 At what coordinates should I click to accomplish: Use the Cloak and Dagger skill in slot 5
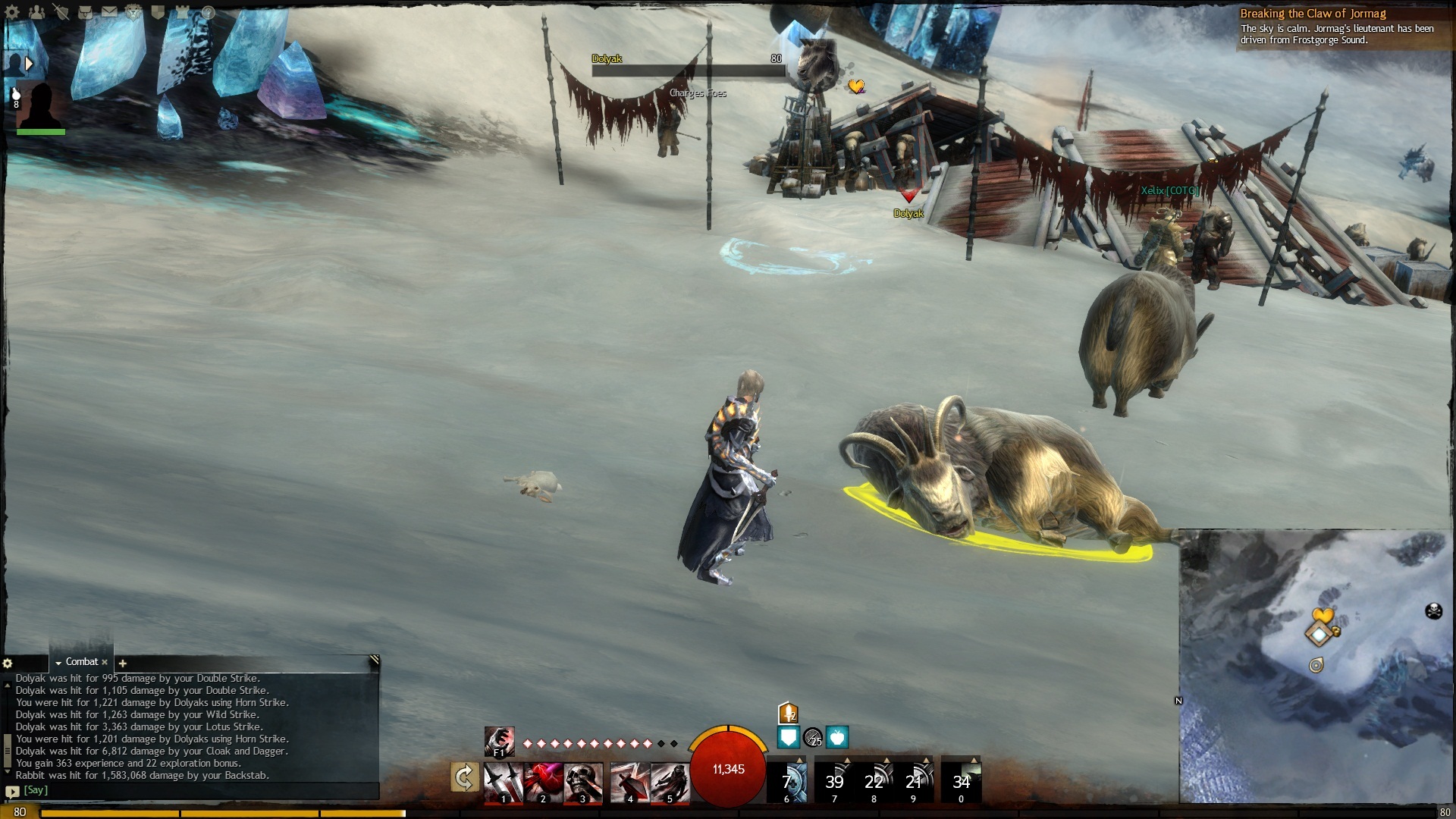(x=670, y=782)
